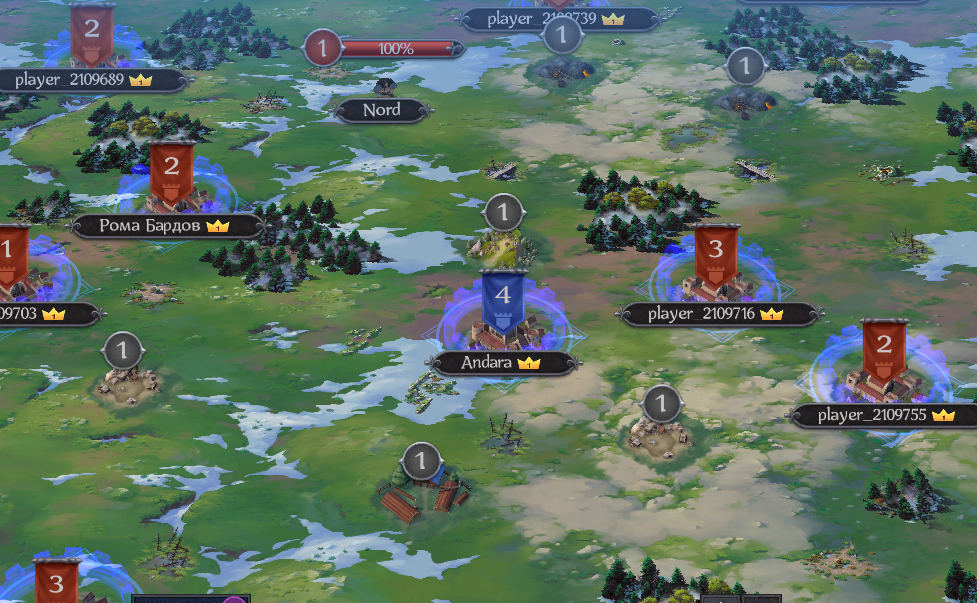Open the Nord location label

(382, 111)
